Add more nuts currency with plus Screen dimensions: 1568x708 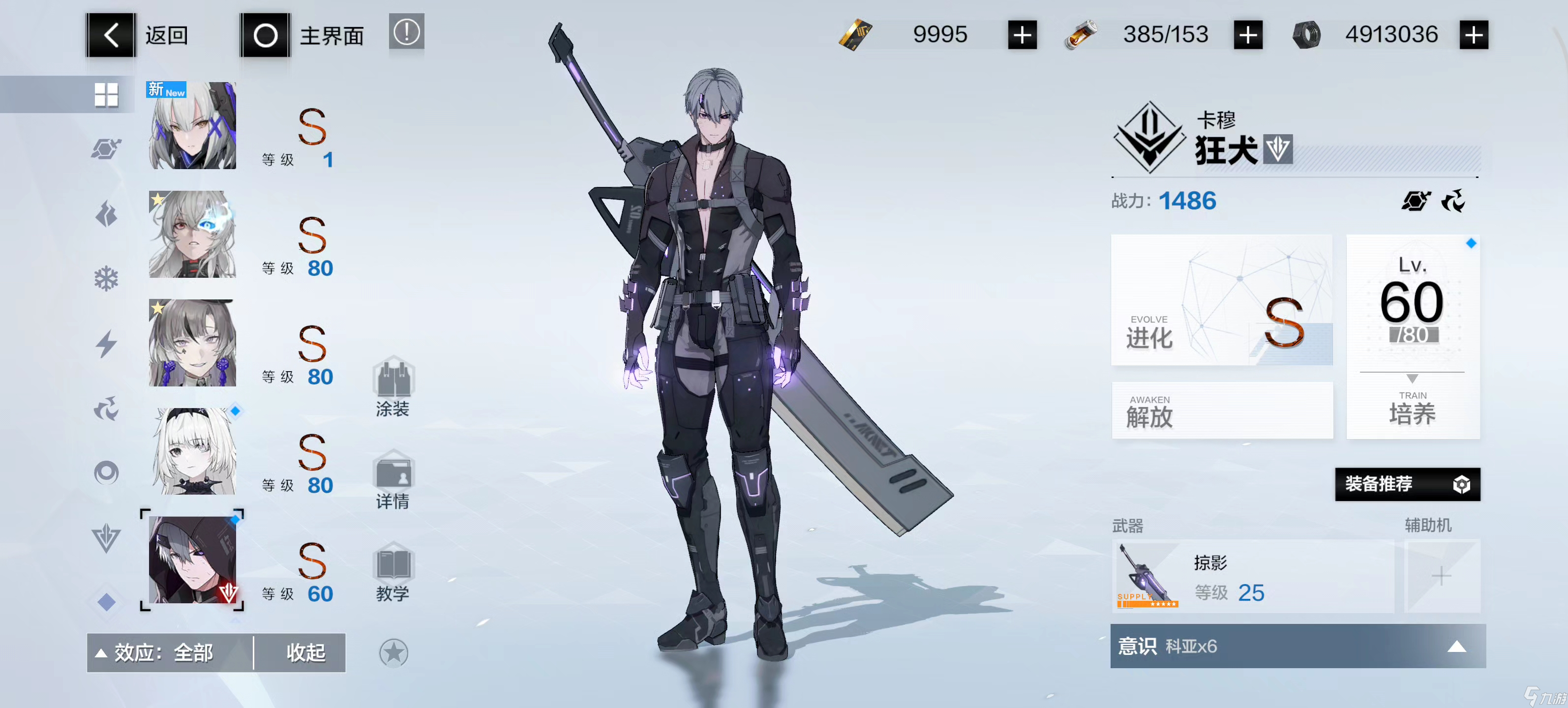(1473, 35)
